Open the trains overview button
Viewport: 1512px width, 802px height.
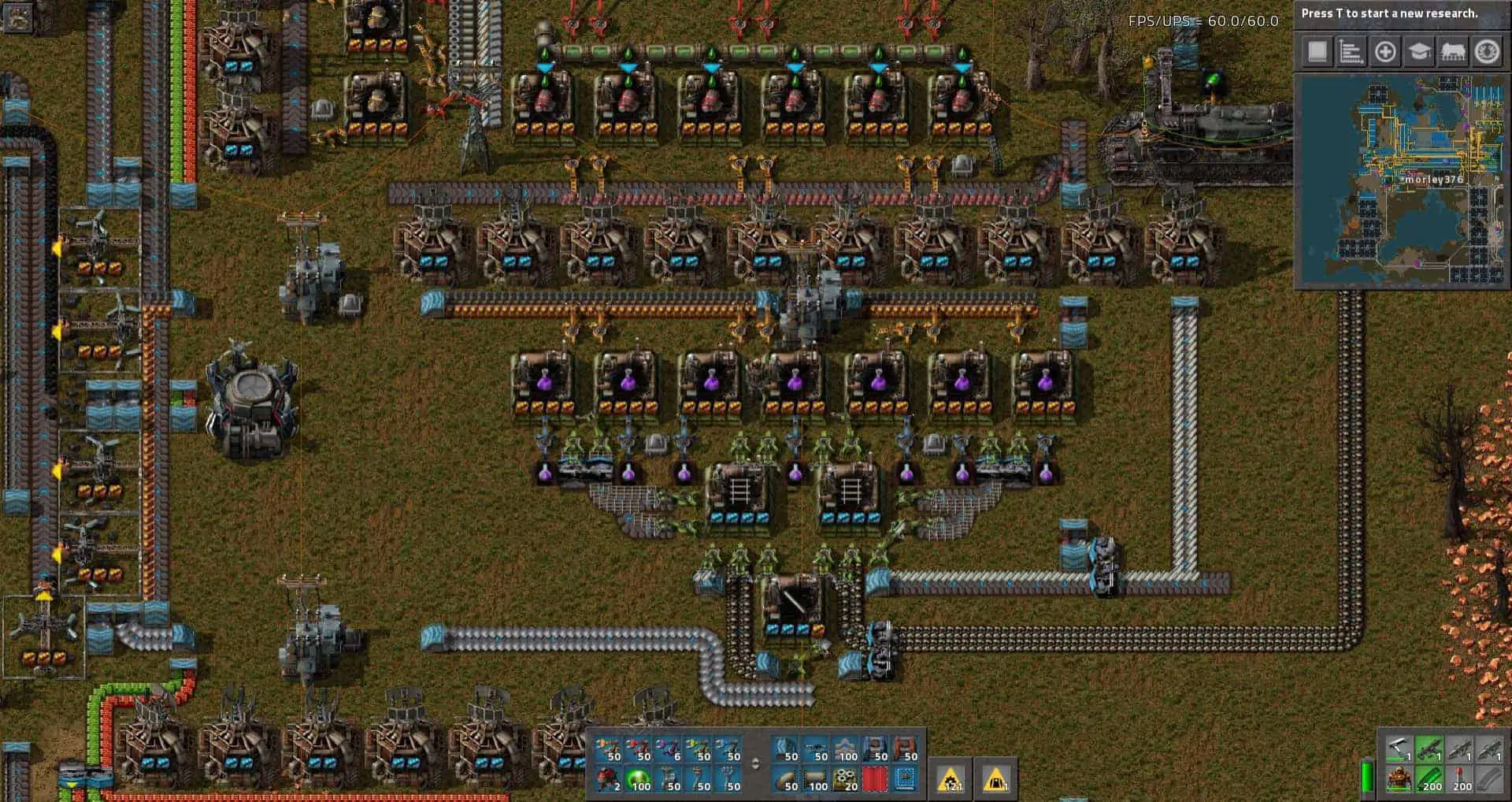point(1453,52)
